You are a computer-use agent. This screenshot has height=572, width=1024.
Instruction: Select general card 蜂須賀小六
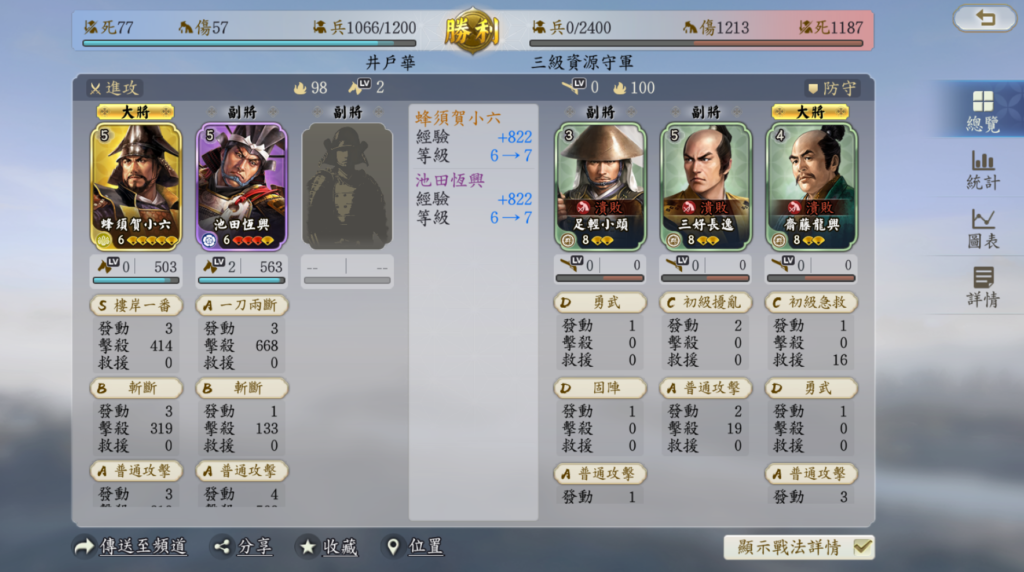pyautogui.click(x=136, y=185)
